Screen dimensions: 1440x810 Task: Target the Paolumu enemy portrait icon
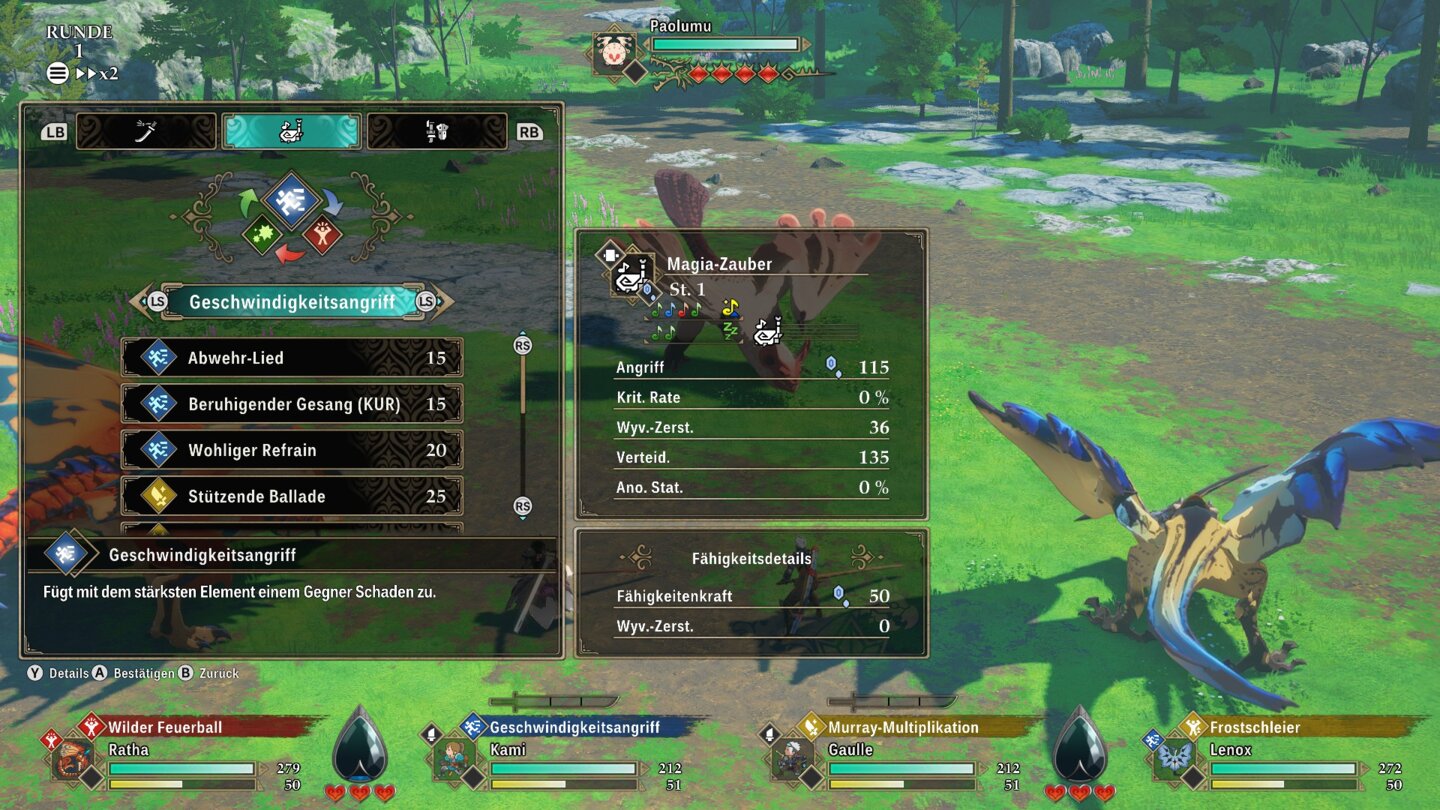pos(614,53)
